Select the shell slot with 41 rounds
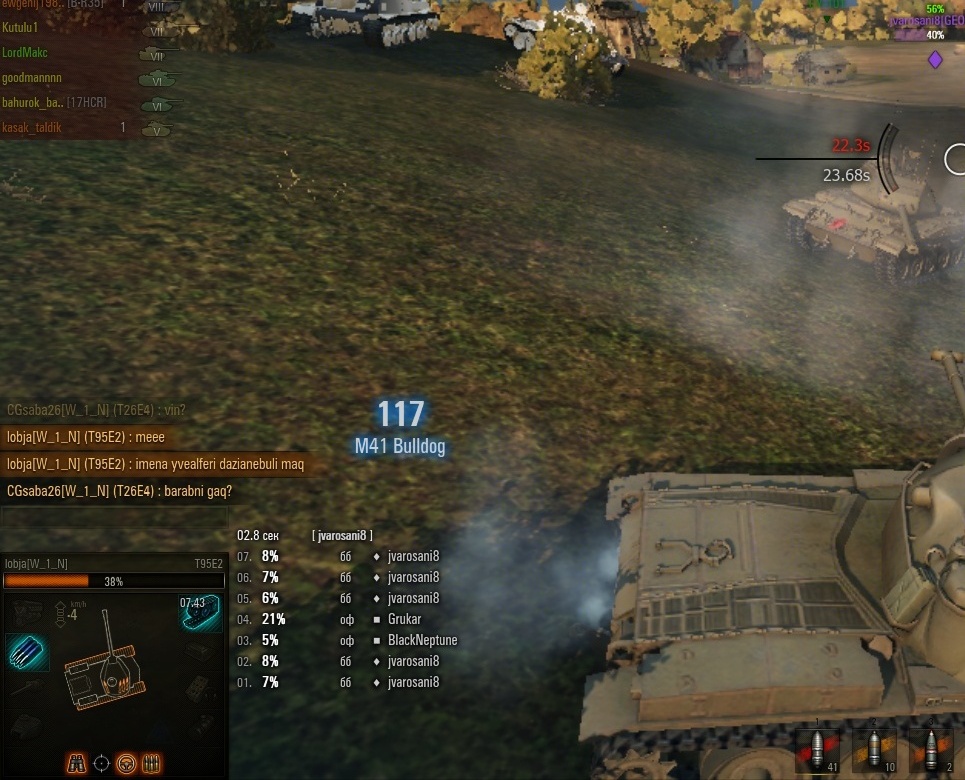The height and width of the screenshot is (780, 965). click(x=817, y=750)
